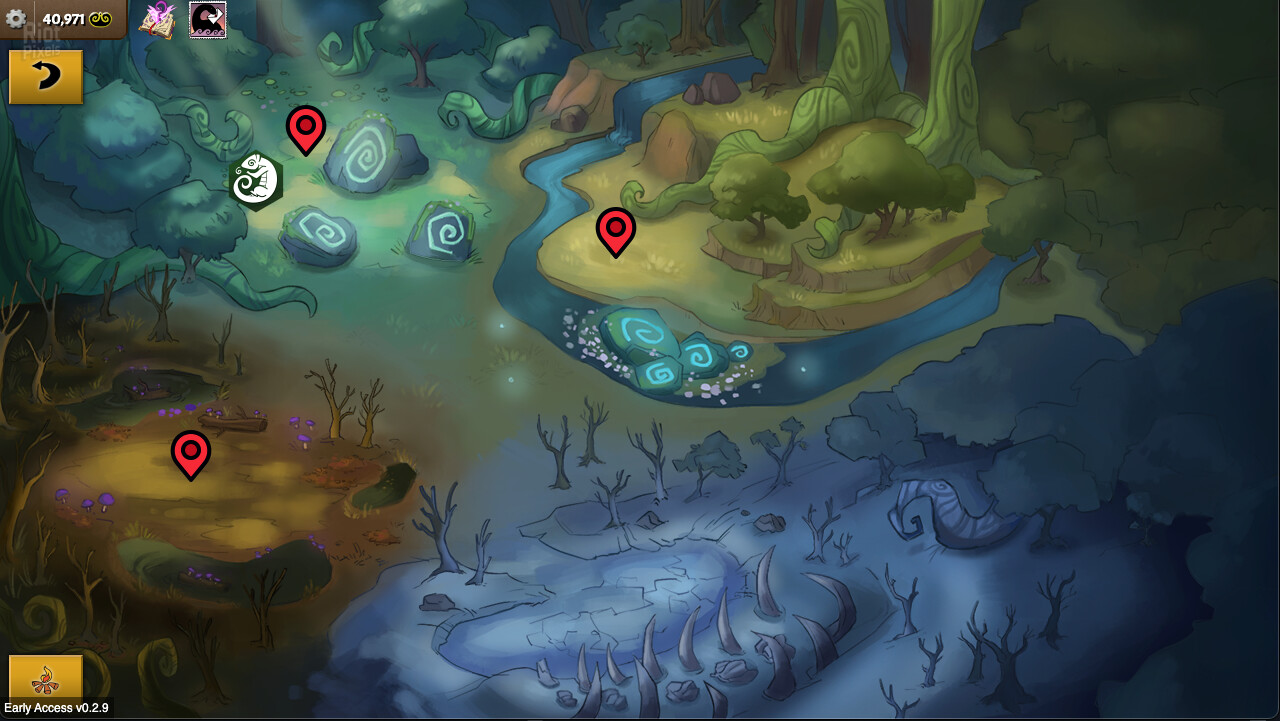Image resolution: width=1280 pixels, height=721 pixels.
Task: Select the white chameleon hexagon marker
Action: tap(256, 181)
